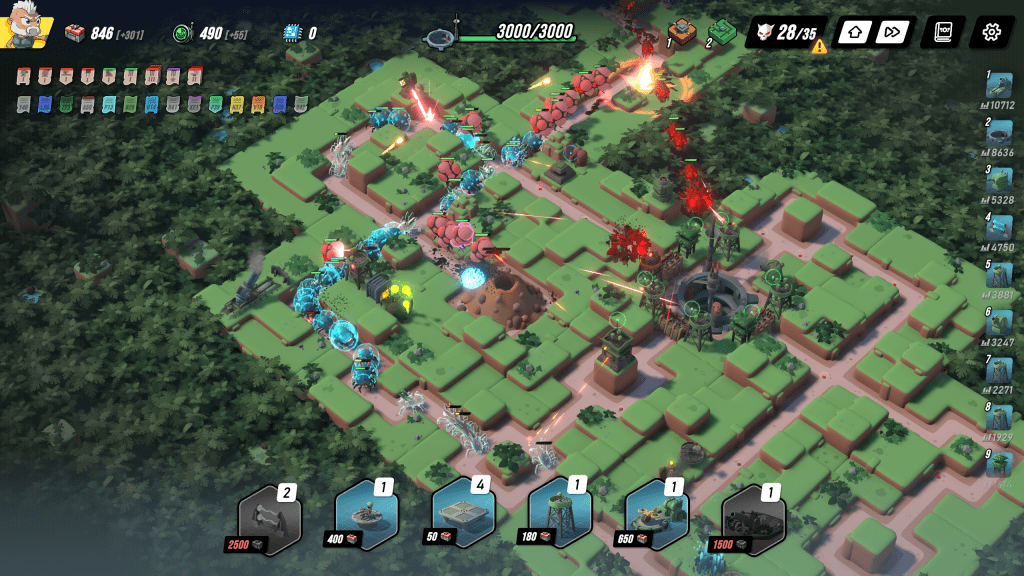Click the yellow warning triangle alert
The image size is (1024, 576).
(819, 47)
